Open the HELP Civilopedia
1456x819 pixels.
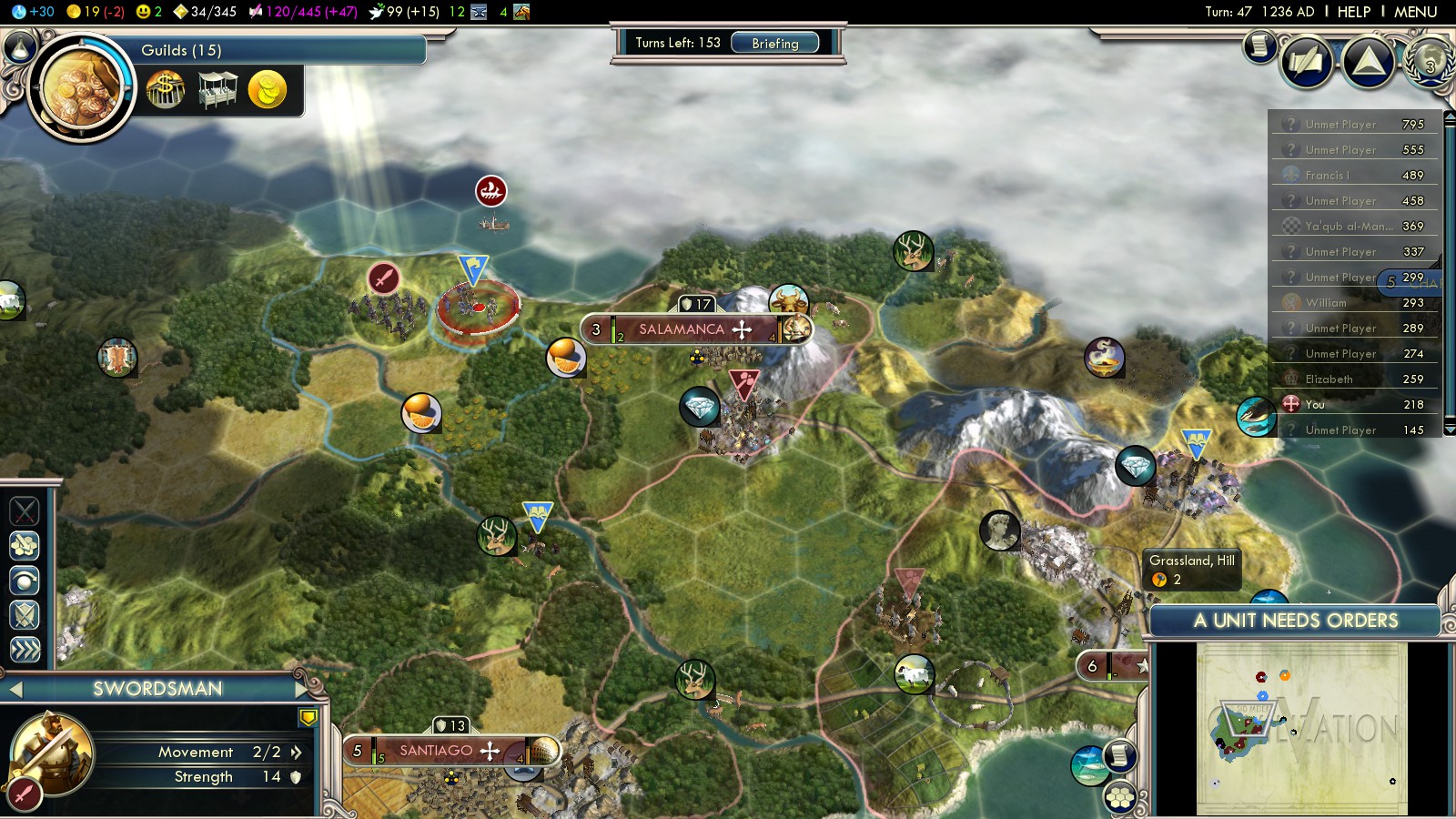[1353, 12]
